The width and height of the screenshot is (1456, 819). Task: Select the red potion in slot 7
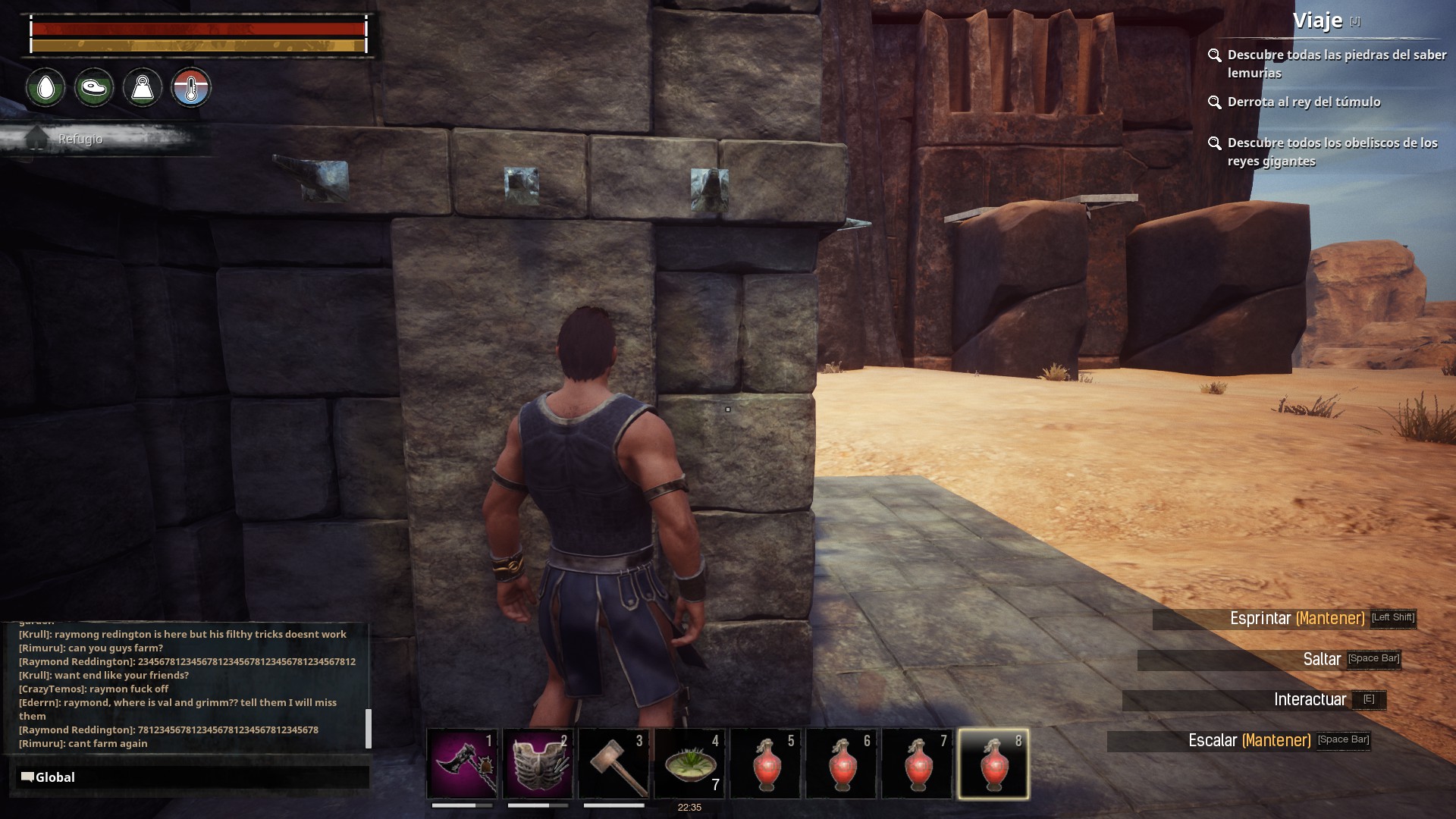click(x=918, y=764)
